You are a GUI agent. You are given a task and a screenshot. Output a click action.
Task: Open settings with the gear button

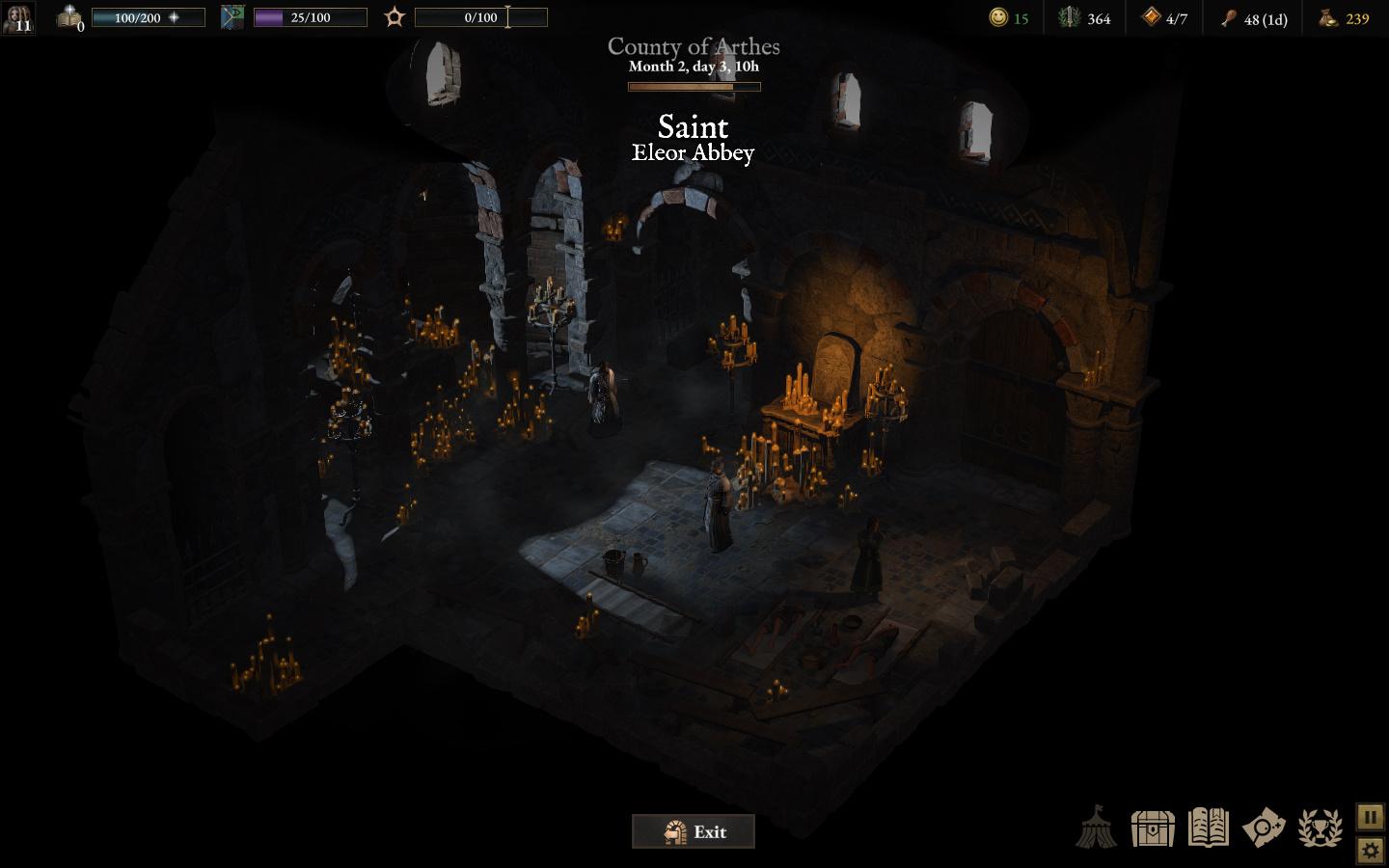(1370, 850)
